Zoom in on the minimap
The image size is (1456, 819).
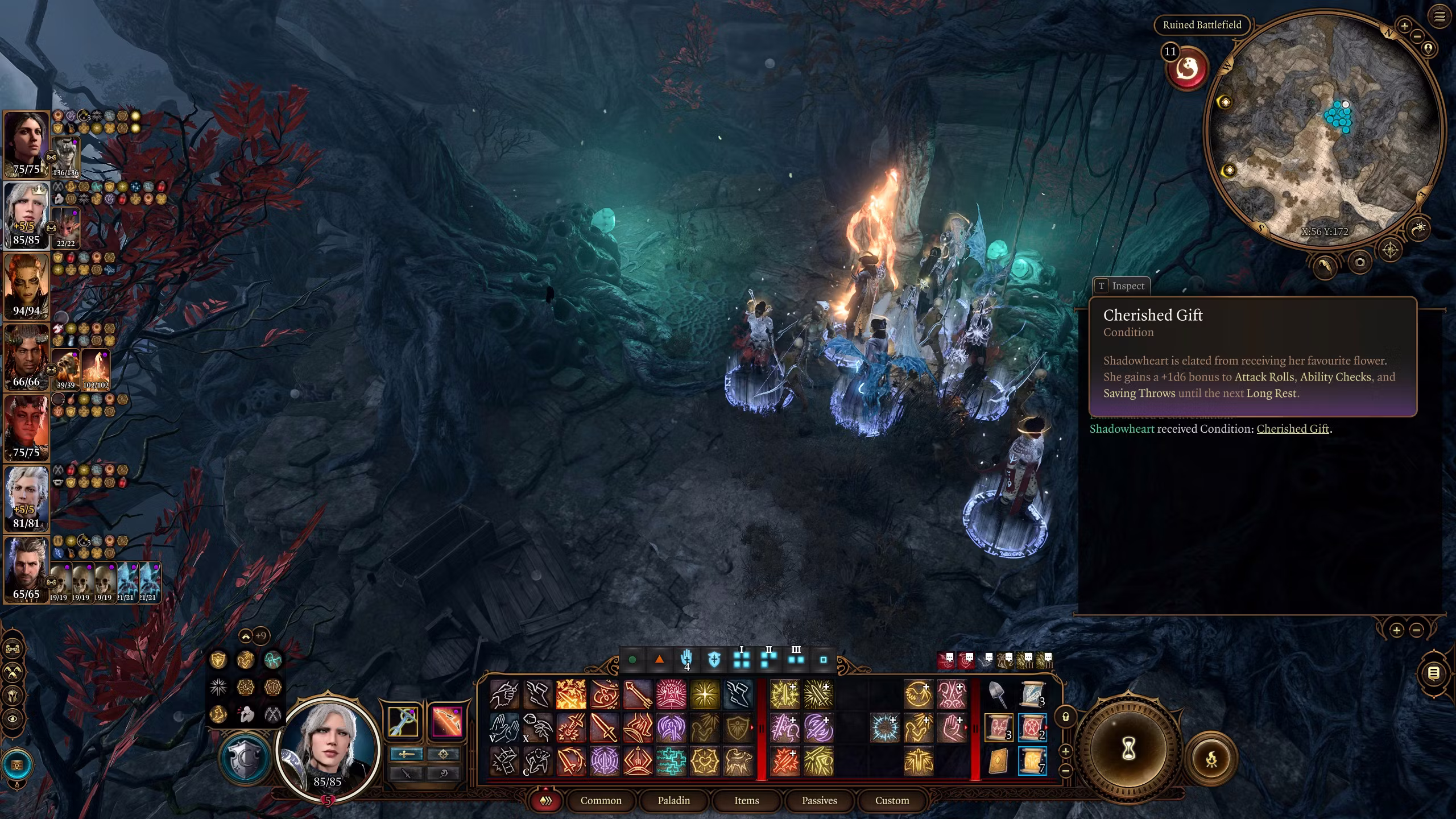click(1404, 26)
